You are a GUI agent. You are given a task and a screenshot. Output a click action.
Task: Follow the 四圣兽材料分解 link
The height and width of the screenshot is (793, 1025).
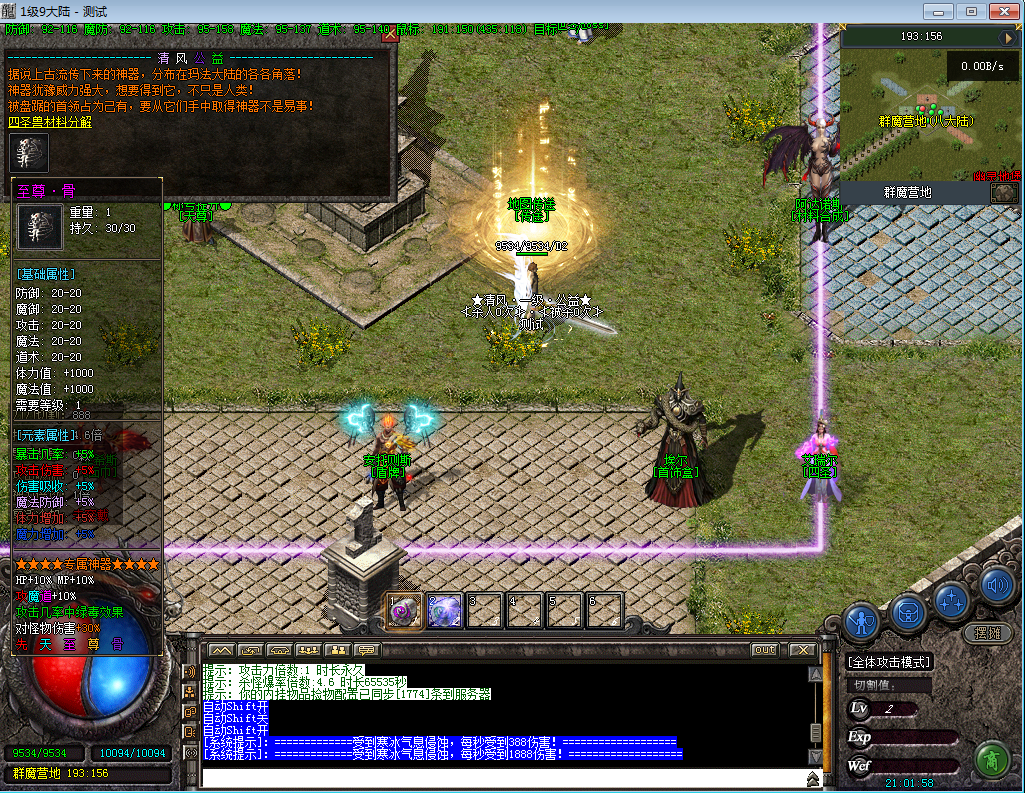50,121
